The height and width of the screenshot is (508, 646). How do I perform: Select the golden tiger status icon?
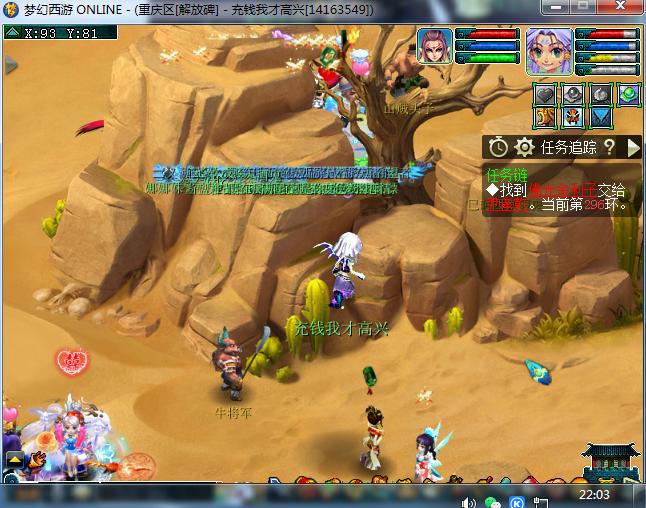tap(546, 118)
